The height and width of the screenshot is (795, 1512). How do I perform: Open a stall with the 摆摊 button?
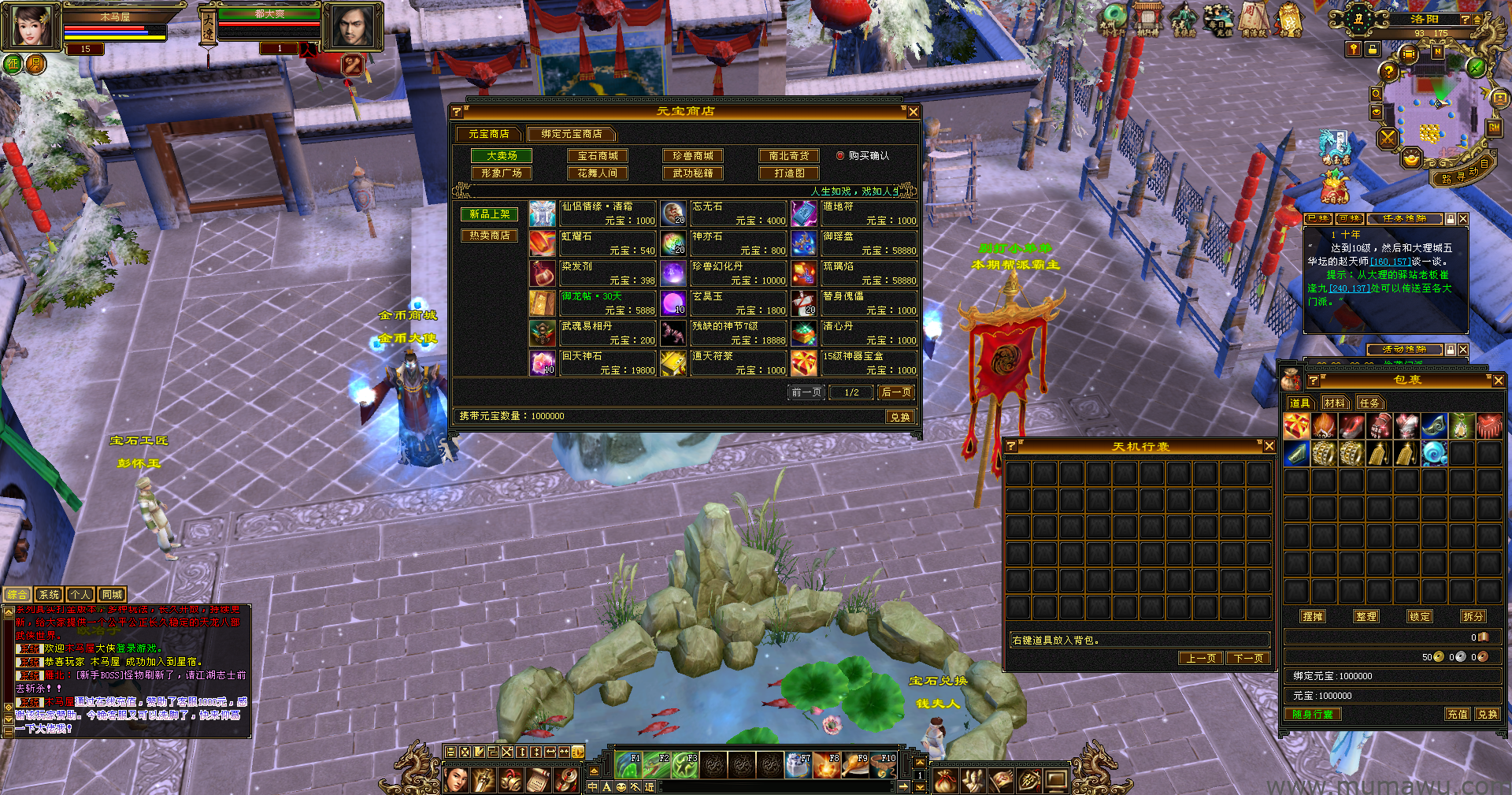pos(1313,617)
